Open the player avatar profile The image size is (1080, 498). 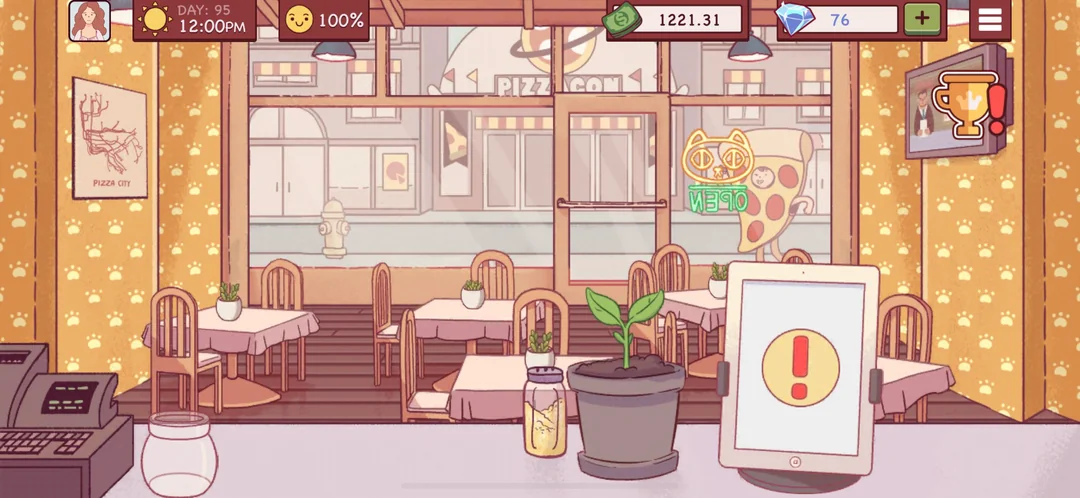coord(89,20)
